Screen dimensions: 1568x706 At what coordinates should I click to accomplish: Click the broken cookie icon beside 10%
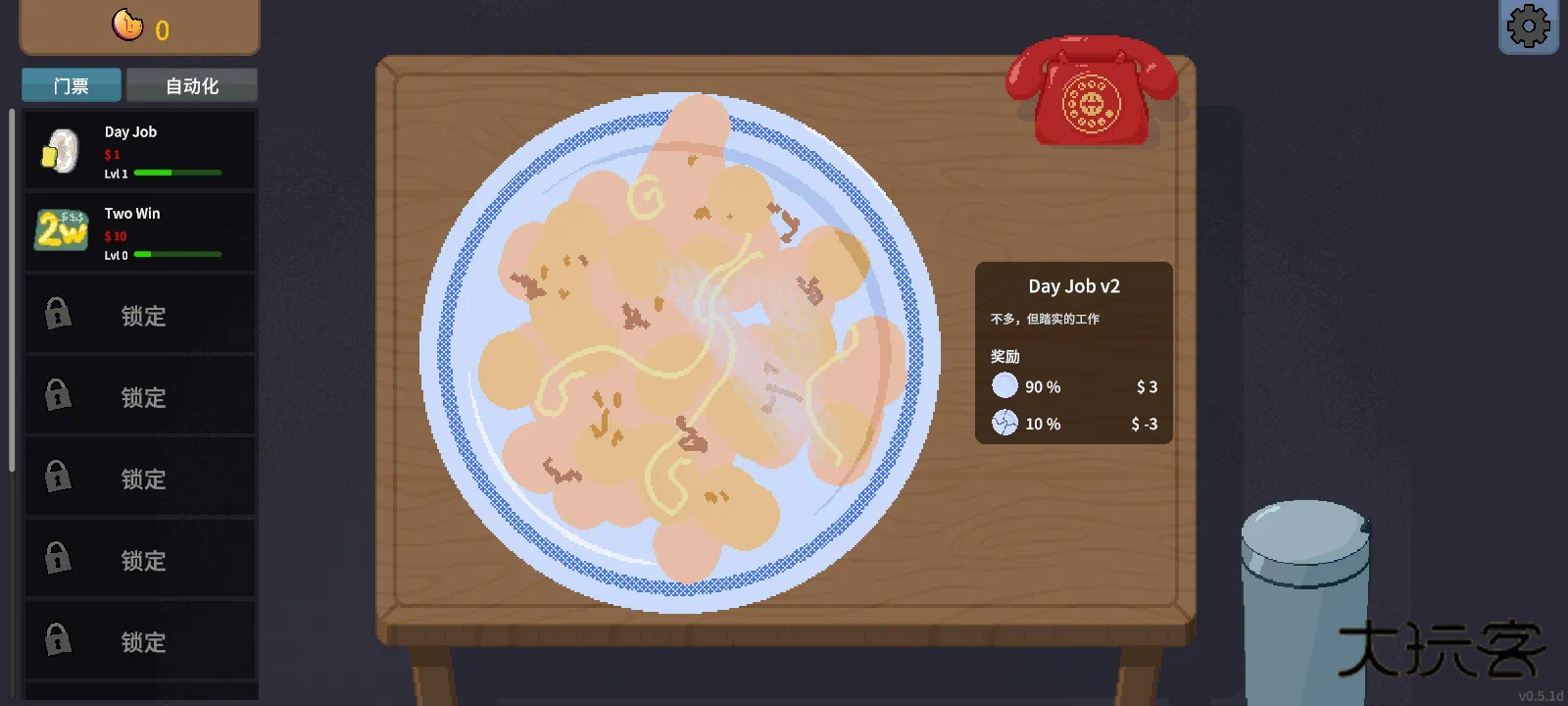point(1004,424)
